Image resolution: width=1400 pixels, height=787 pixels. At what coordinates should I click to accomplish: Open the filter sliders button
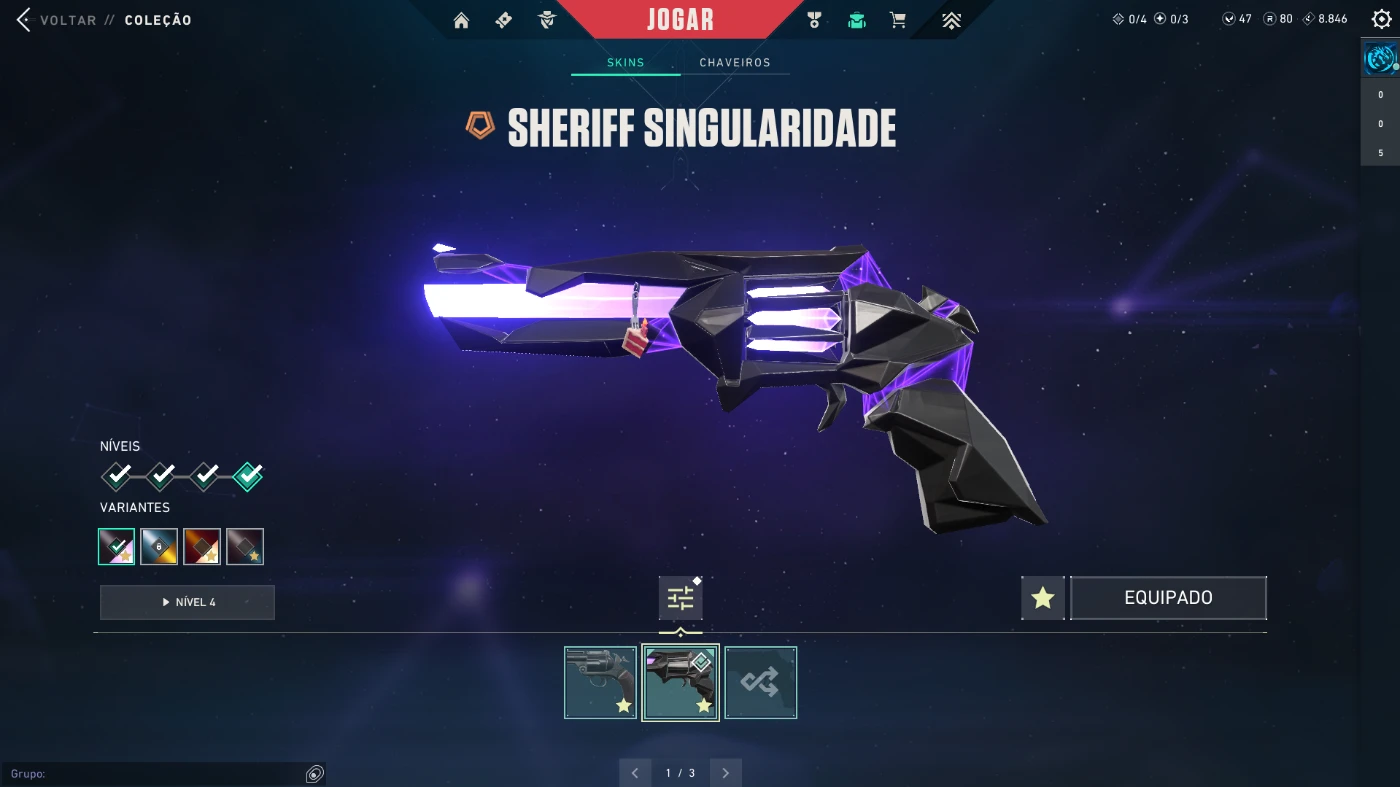(x=680, y=599)
